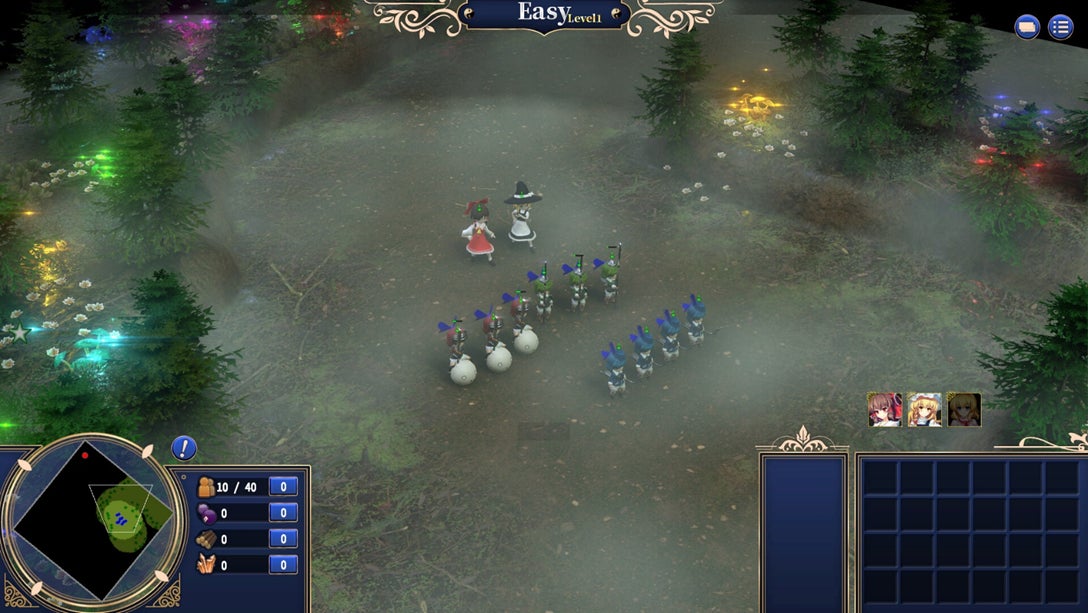Click the blue button beside orange crystals

pos(283,565)
